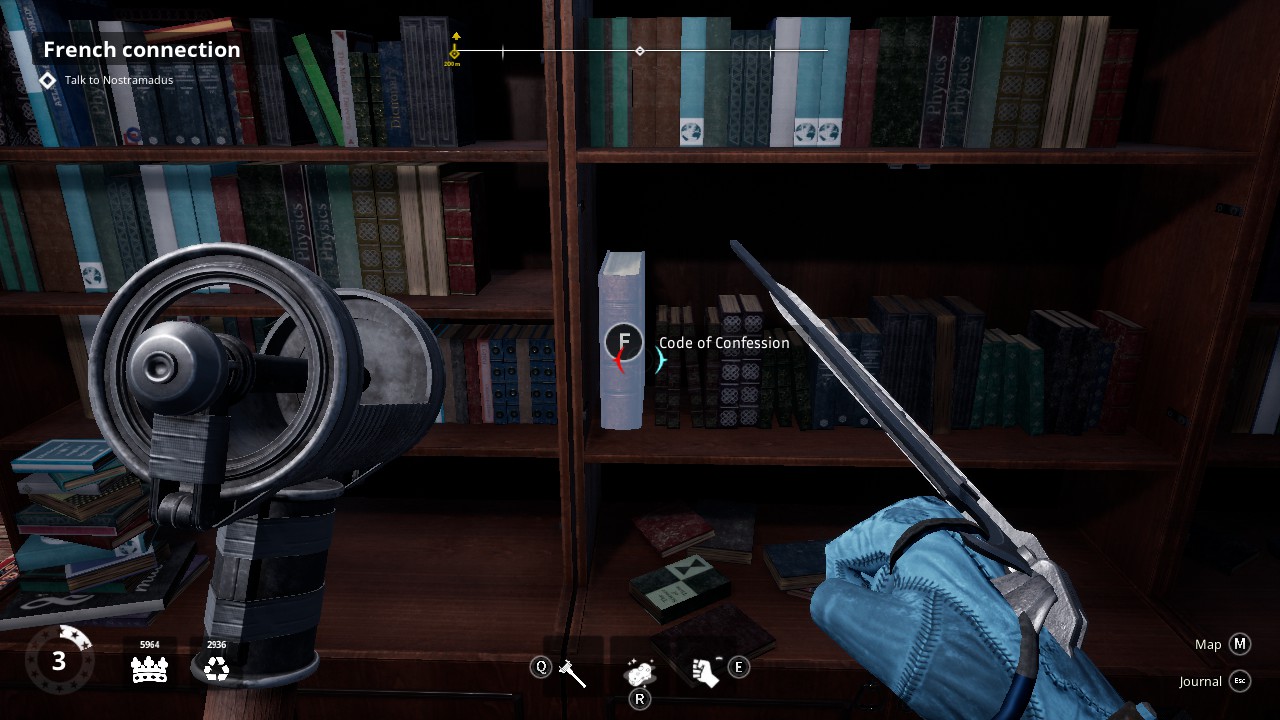Screen dimensions: 1280x720
Task: Open the Journal
Action: (1240, 681)
